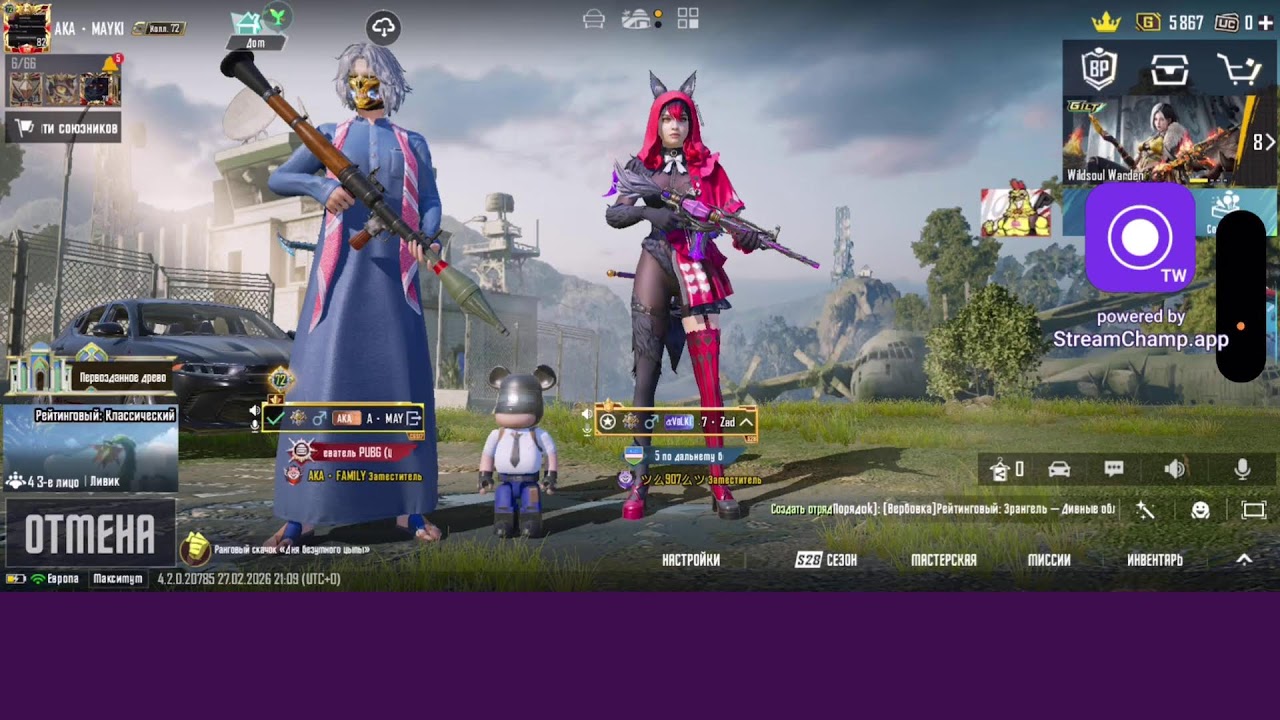
Task: Open the МИССИИ missions menu
Action: 1049,560
